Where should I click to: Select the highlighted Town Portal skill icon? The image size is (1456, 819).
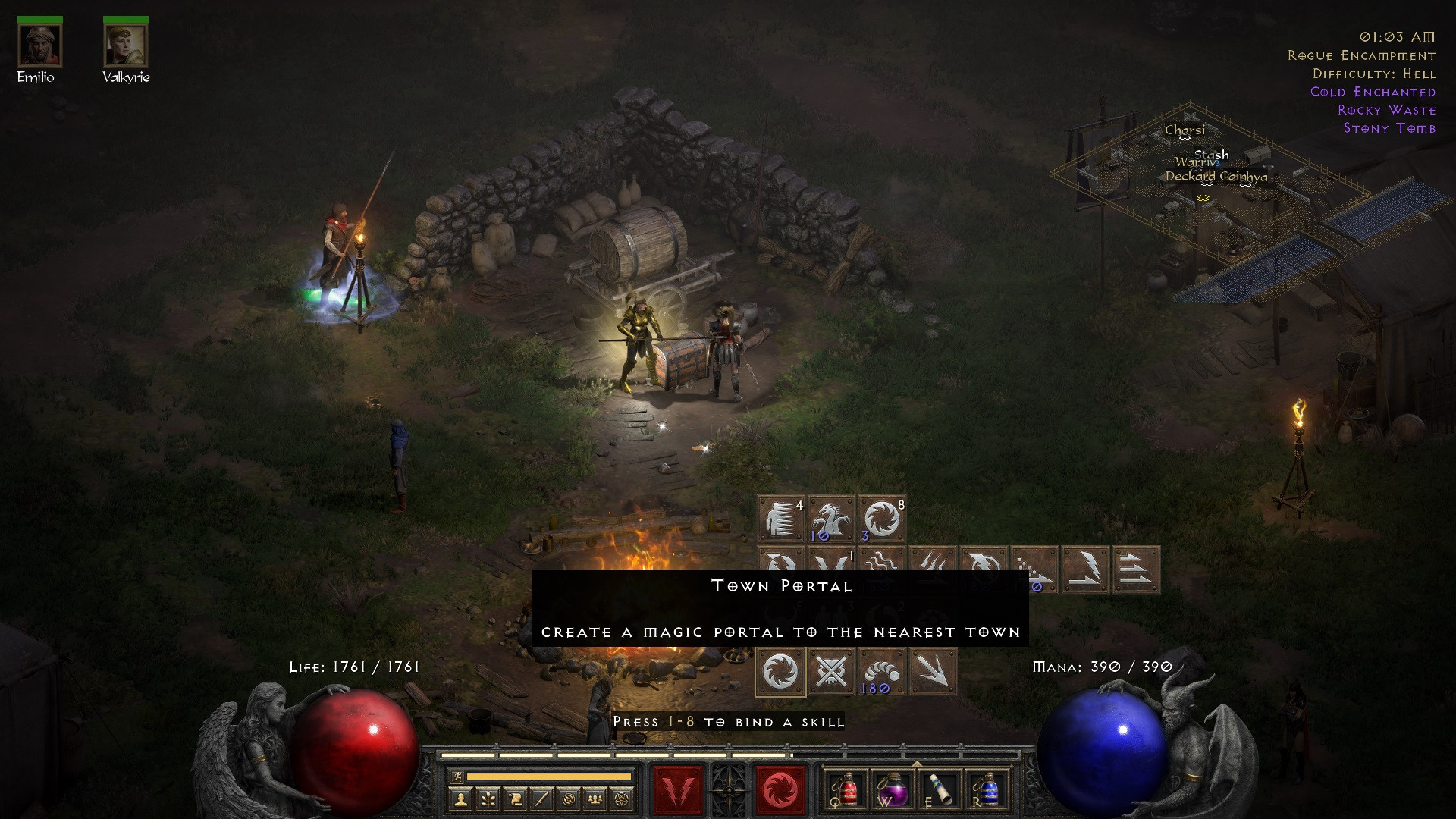click(x=780, y=671)
